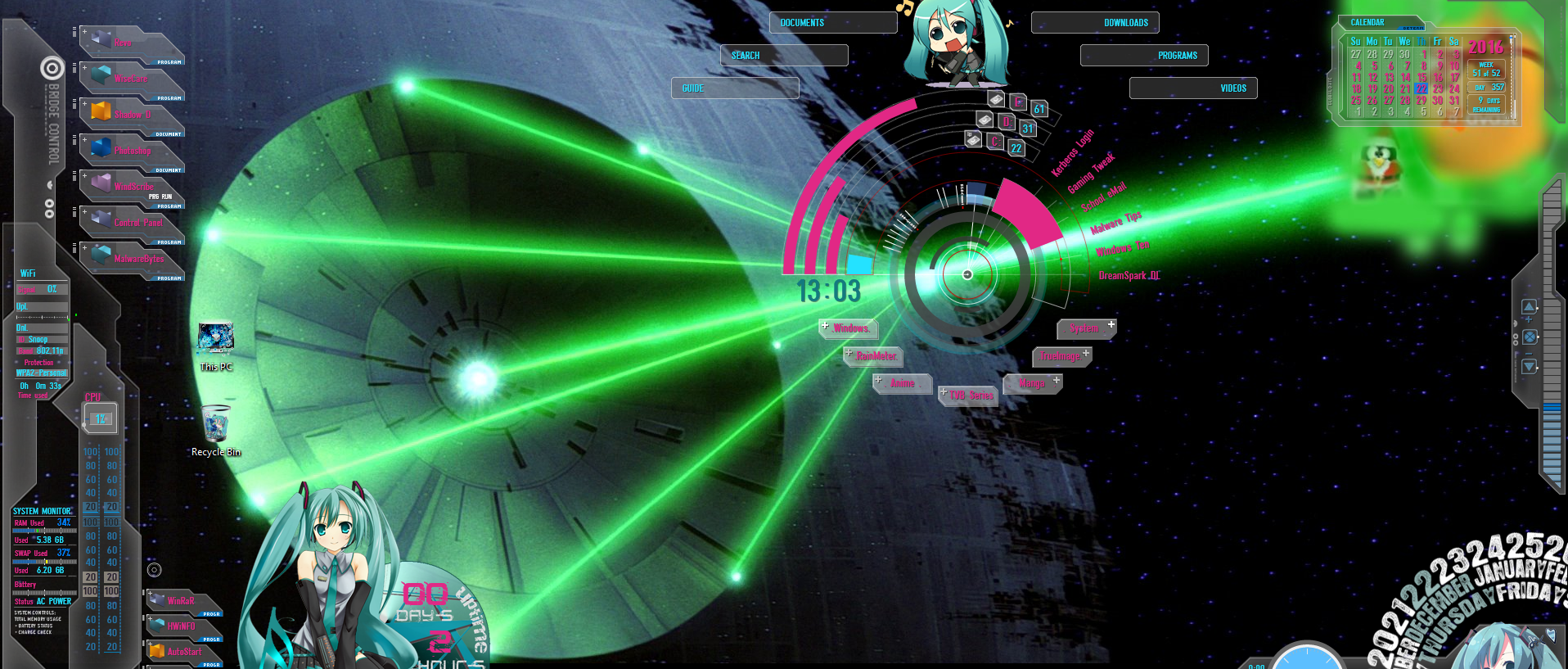
Task: Expand the TVB Series folder button
Action: pyautogui.click(x=970, y=396)
